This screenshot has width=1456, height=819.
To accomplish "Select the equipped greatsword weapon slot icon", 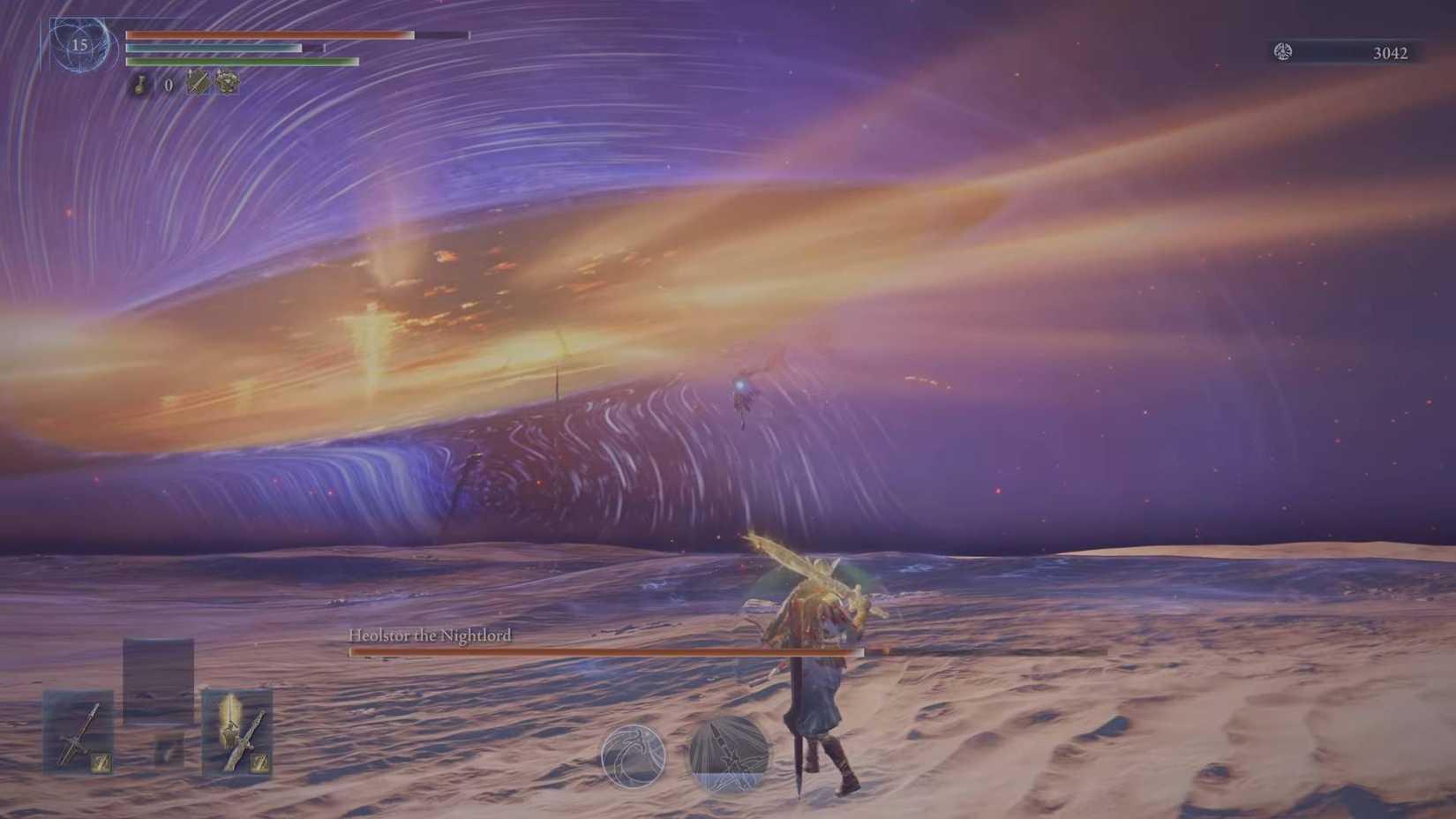I will [x=77, y=733].
